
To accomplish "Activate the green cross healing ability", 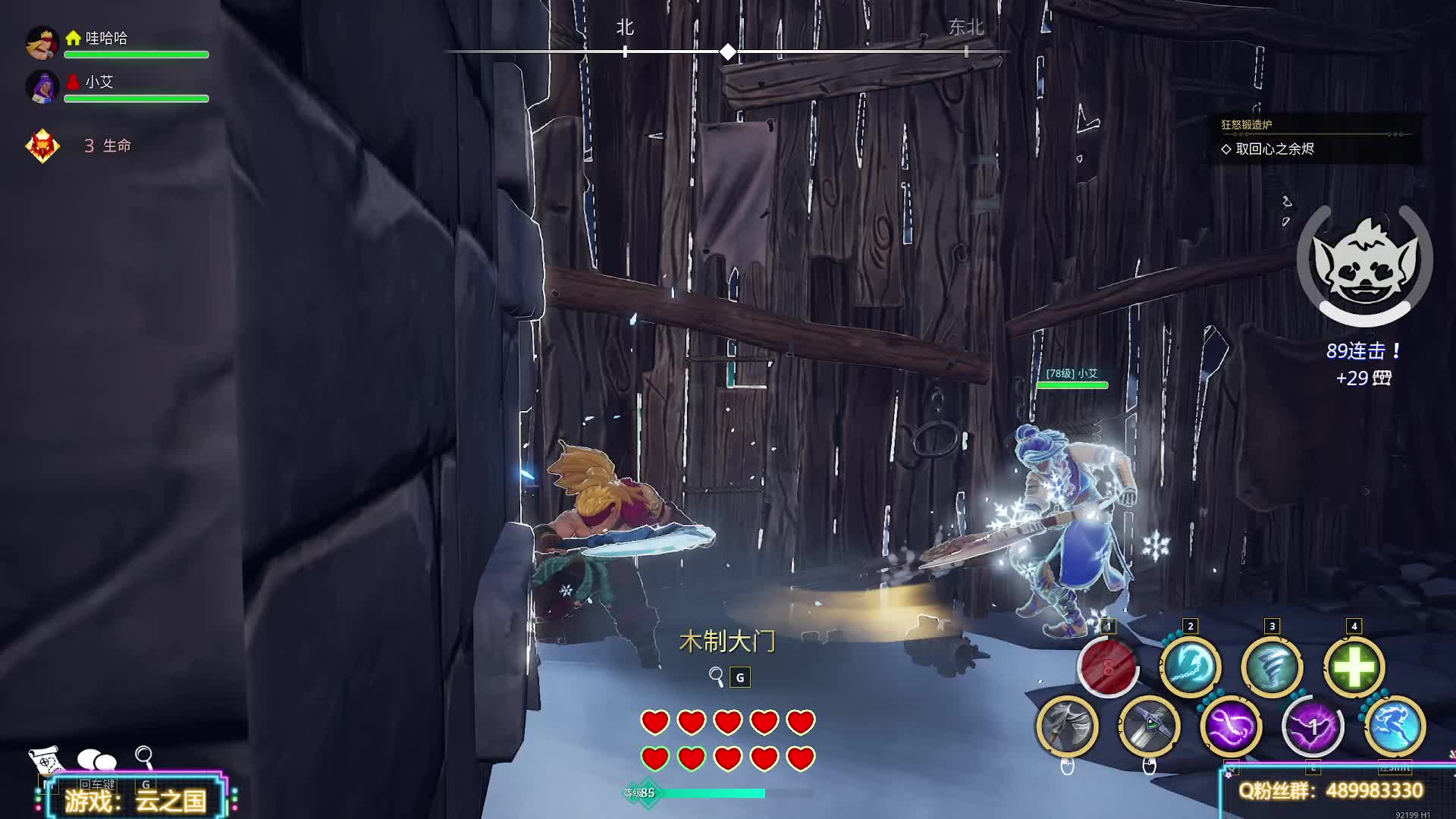I will pyautogui.click(x=1354, y=667).
